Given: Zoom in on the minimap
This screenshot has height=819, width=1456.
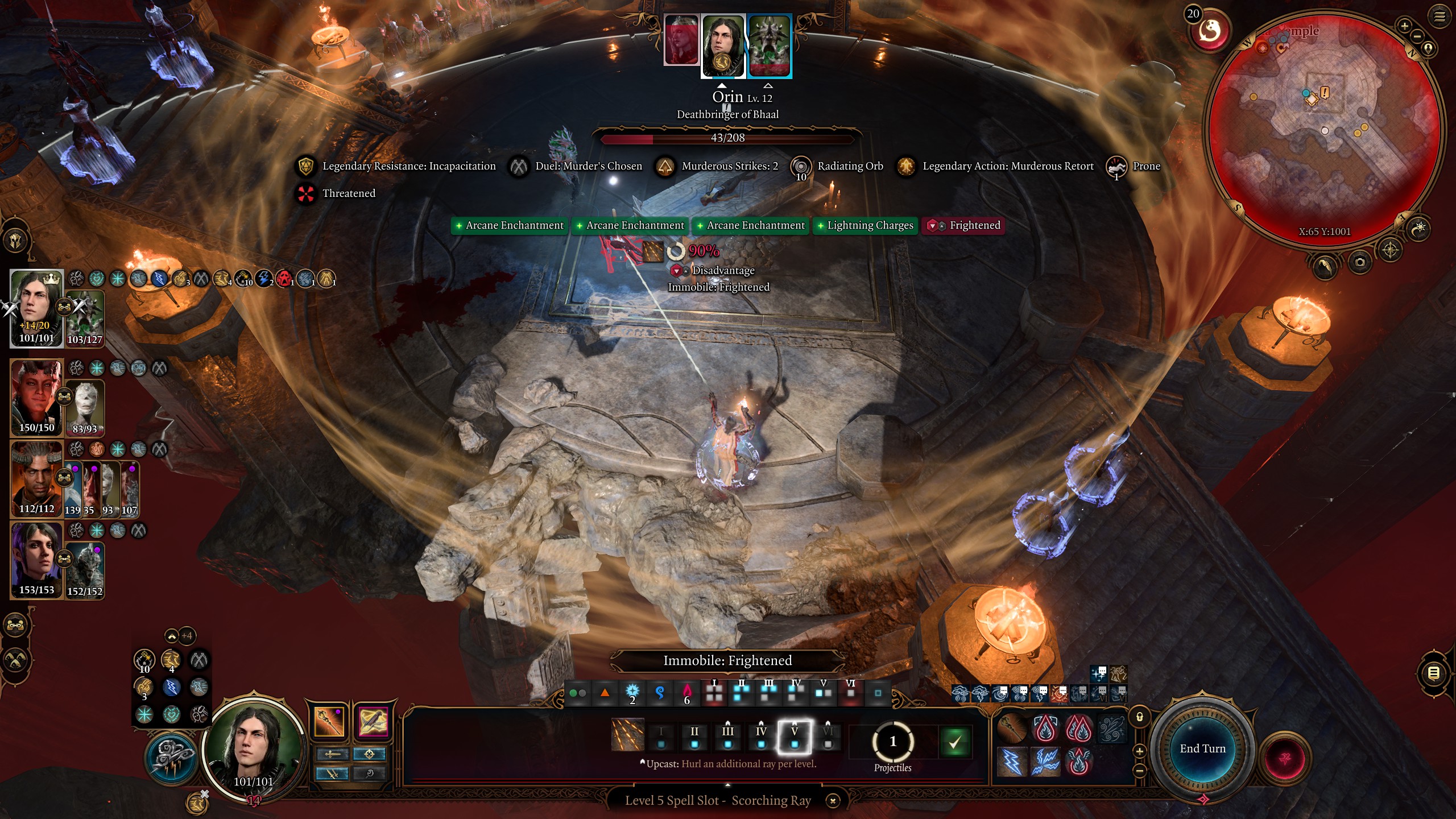Looking at the screenshot, I should point(1404,26).
